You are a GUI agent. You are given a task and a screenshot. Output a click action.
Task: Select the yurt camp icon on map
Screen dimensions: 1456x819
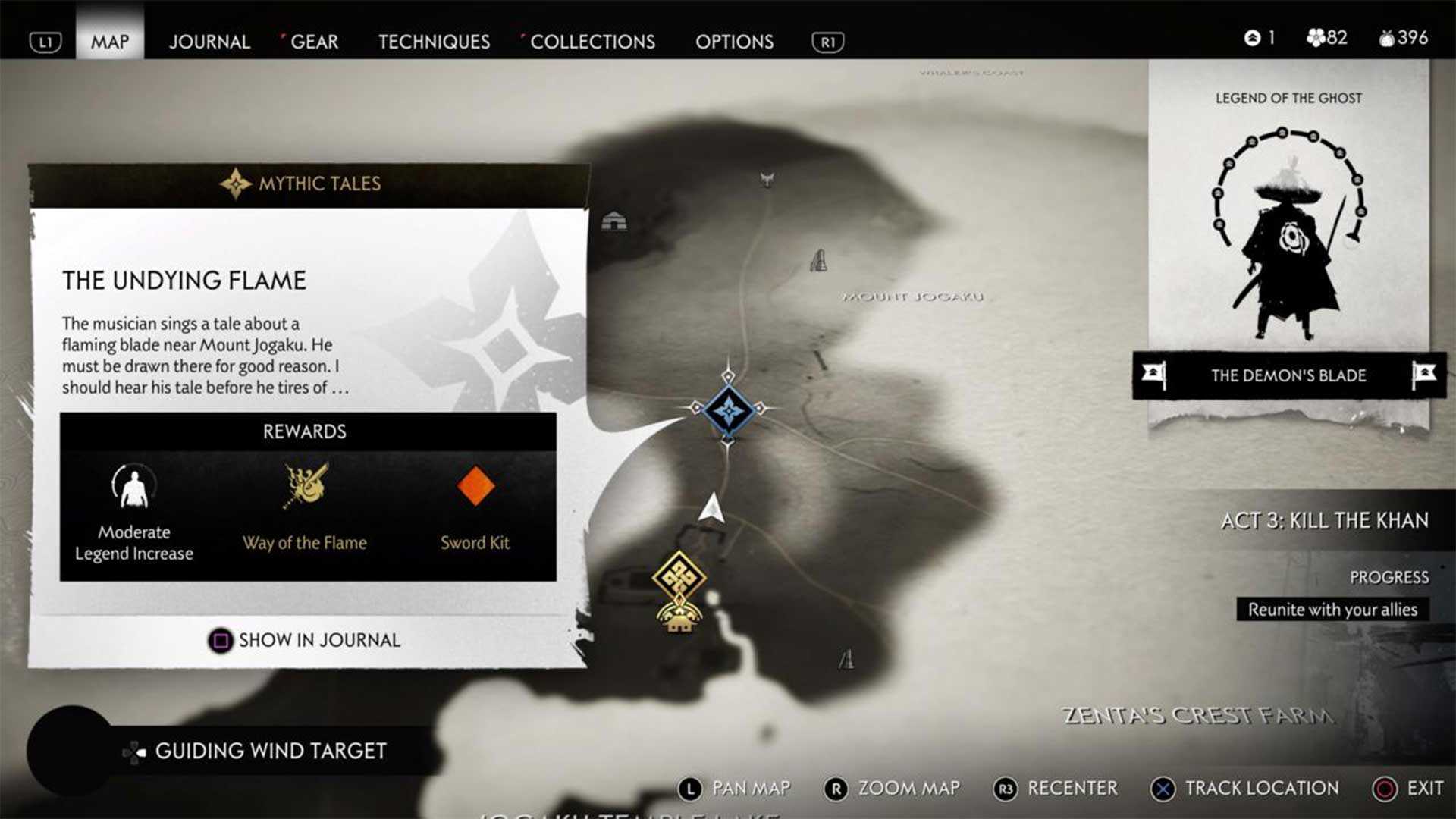[613, 221]
